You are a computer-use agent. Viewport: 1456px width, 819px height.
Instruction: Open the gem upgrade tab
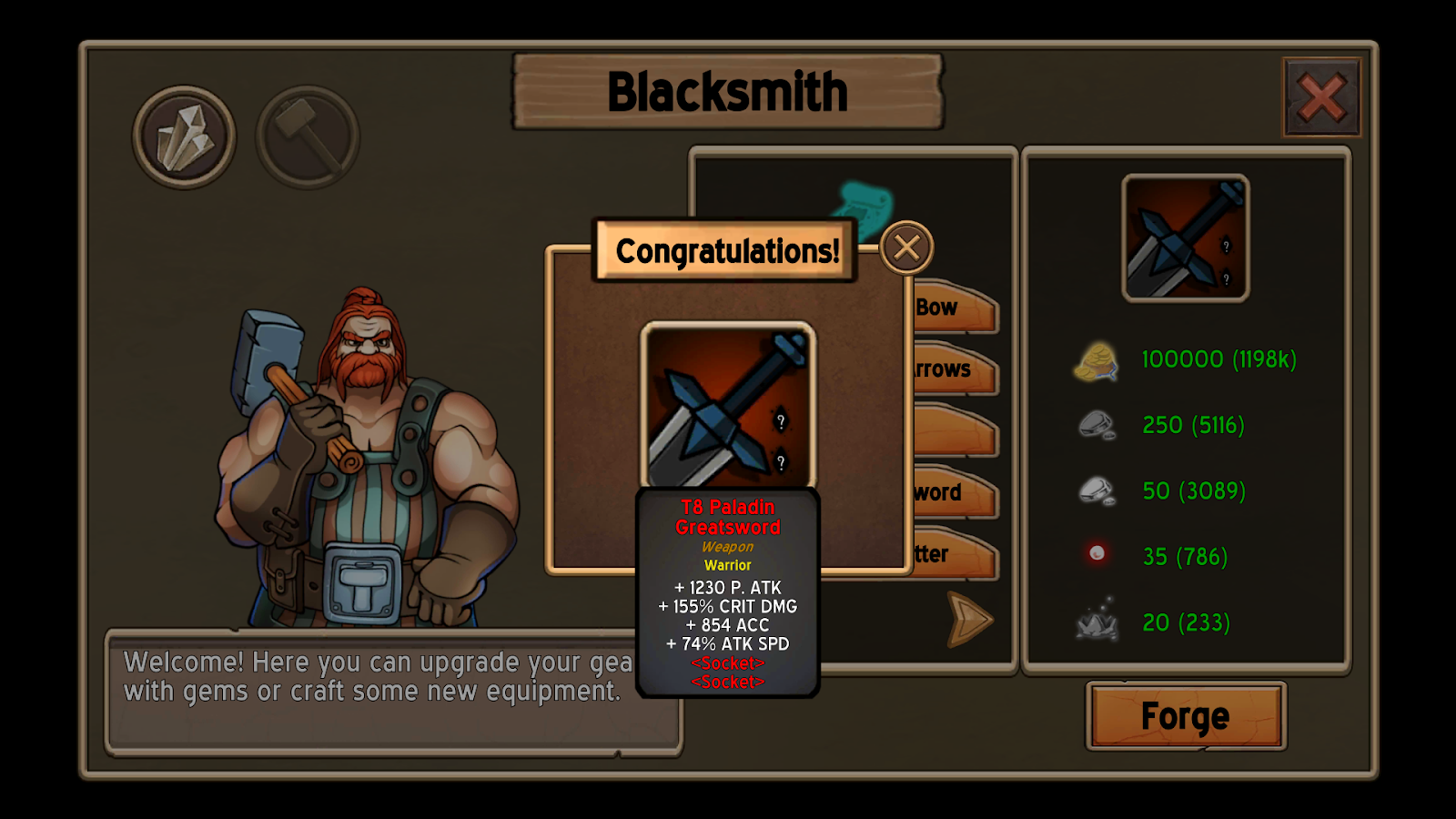point(184,137)
